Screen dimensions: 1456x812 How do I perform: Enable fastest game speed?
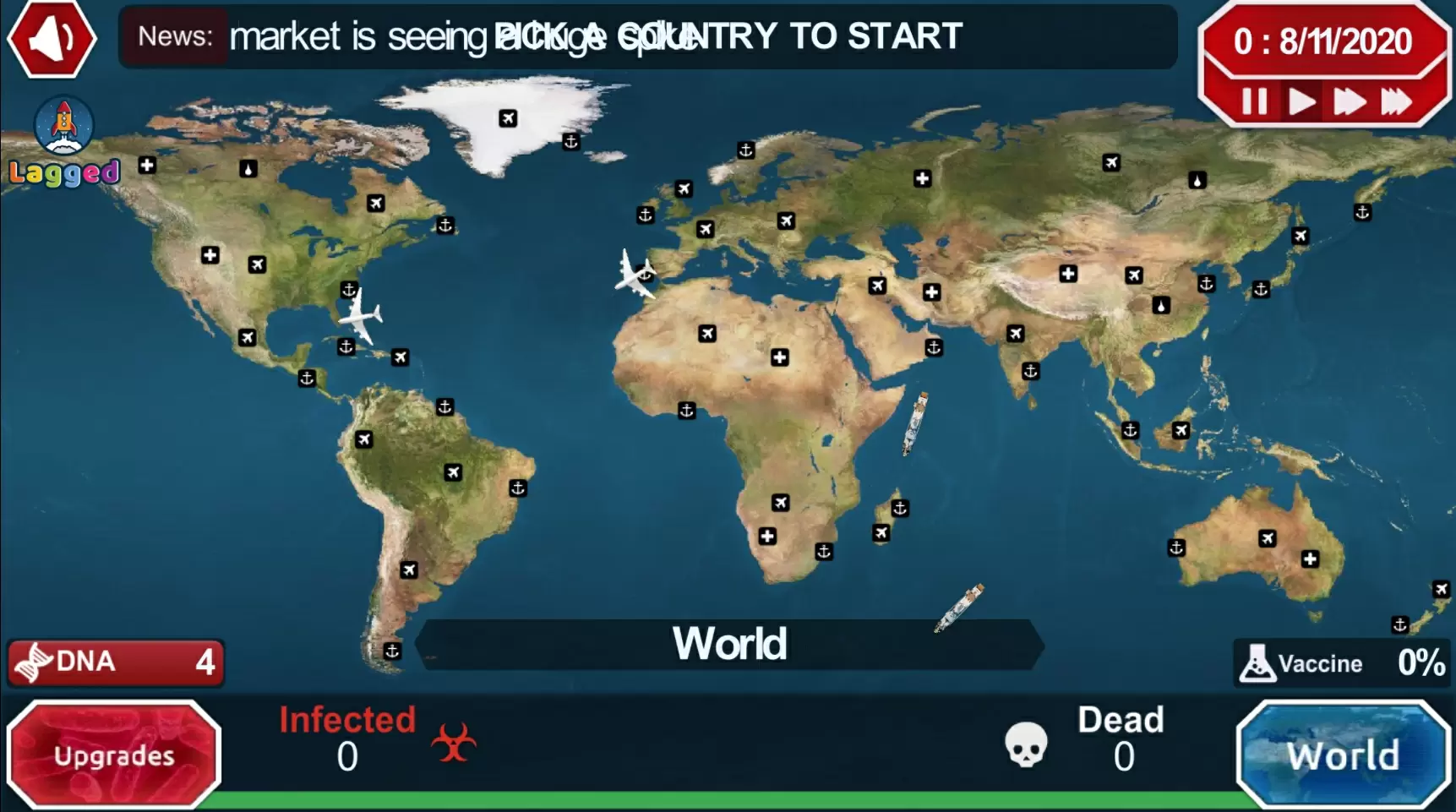pyautogui.click(x=1398, y=102)
